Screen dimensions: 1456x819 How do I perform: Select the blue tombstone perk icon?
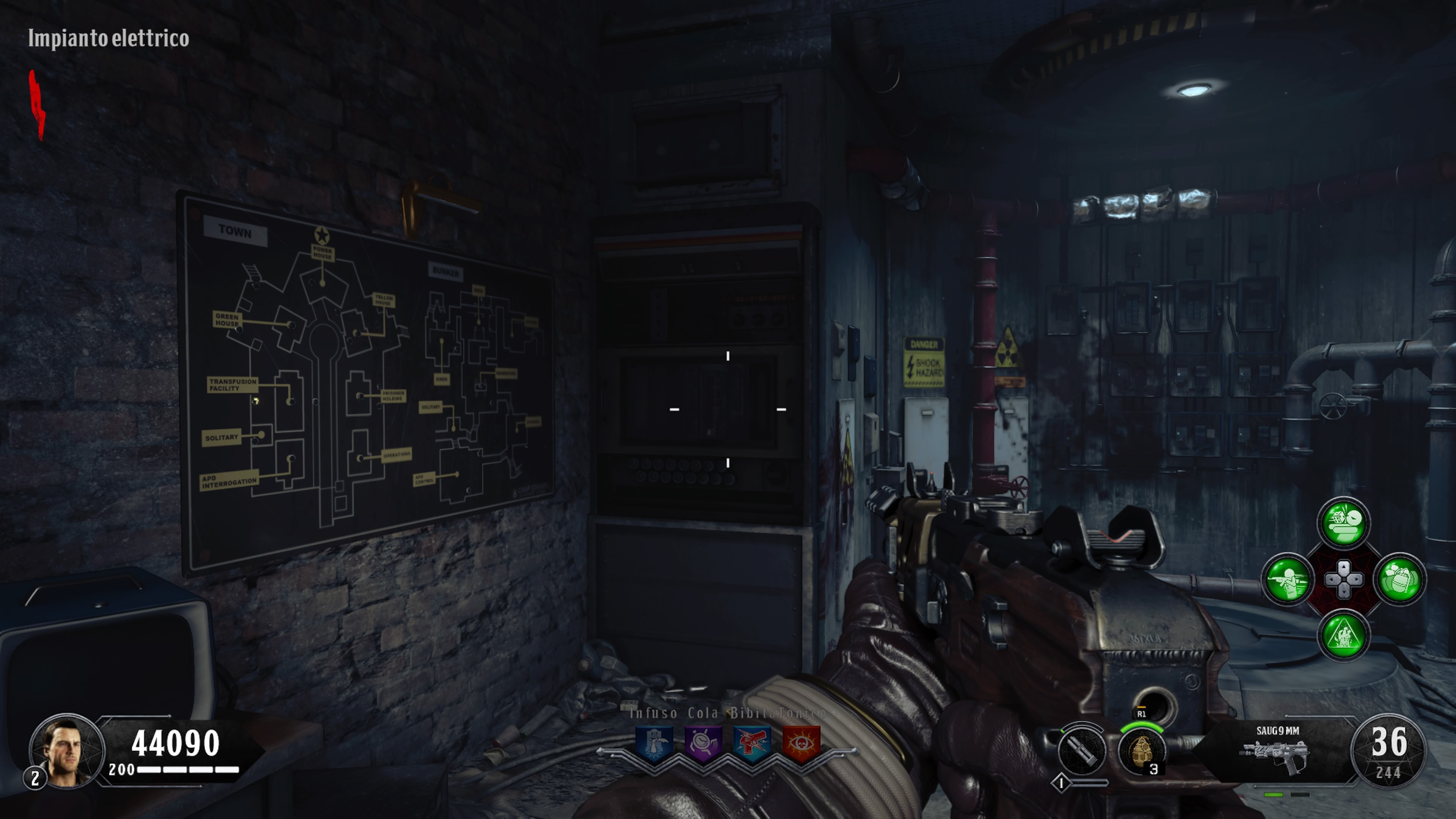click(x=654, y=744)
